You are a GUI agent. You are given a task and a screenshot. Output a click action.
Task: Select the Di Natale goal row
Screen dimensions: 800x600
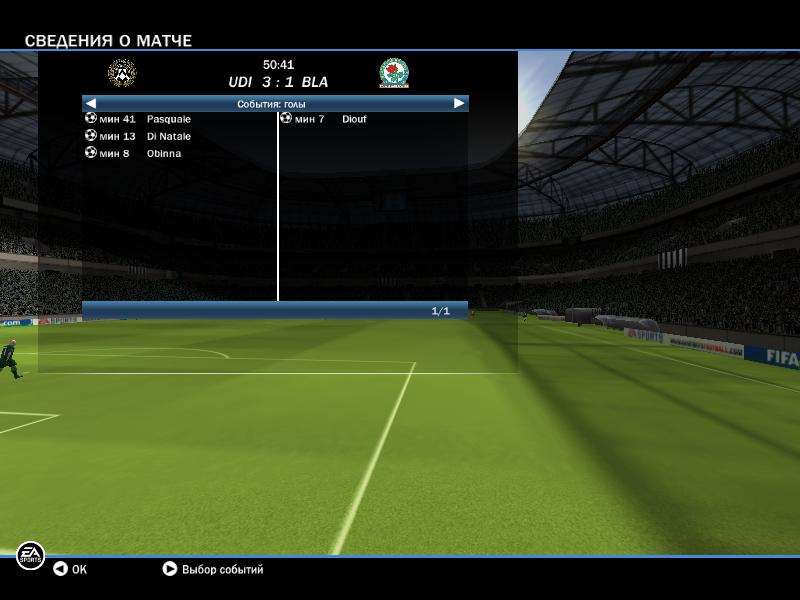tap(167, 136)
